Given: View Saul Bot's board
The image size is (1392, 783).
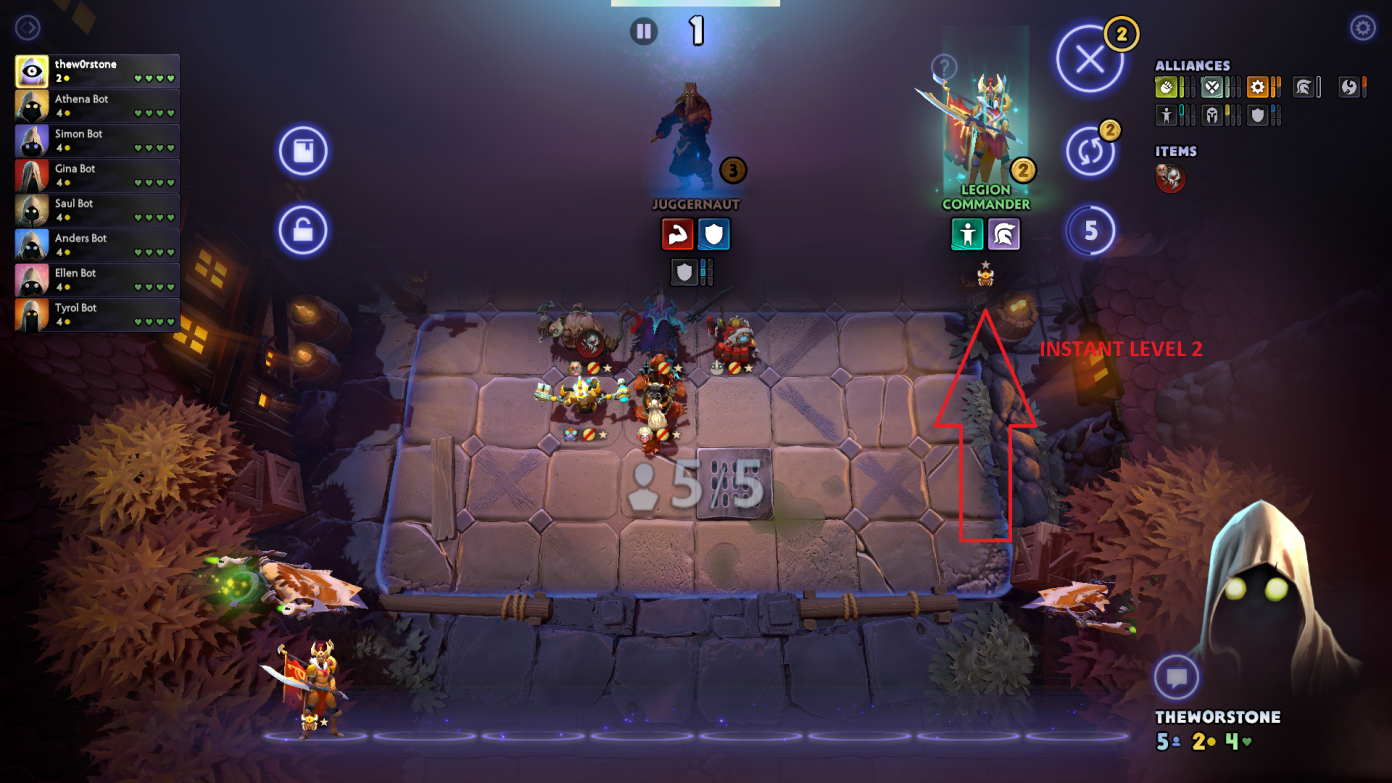Looking at the screenshot, I should click(x=97, y=210).
